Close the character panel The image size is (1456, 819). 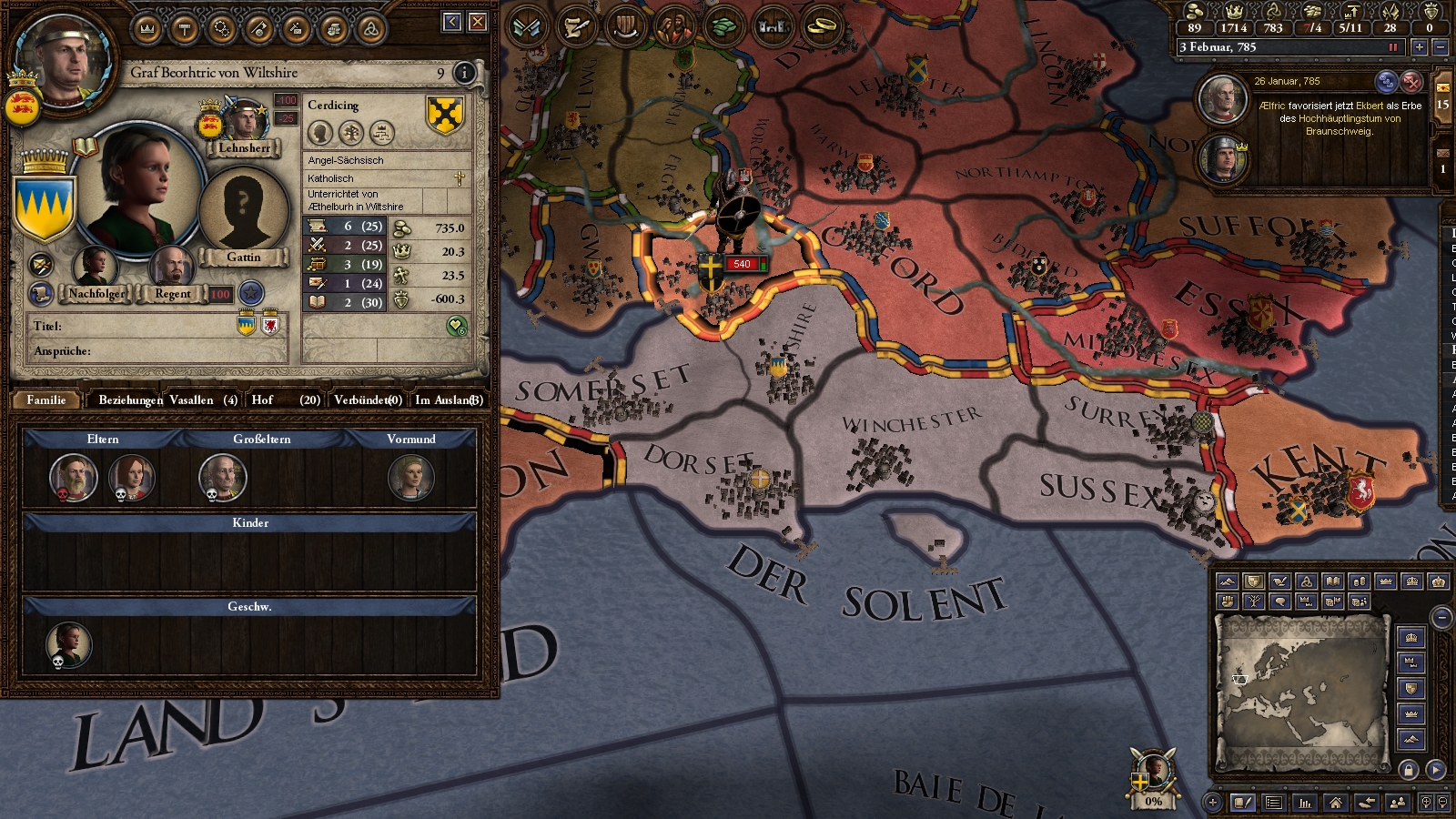tap(478, 22)
